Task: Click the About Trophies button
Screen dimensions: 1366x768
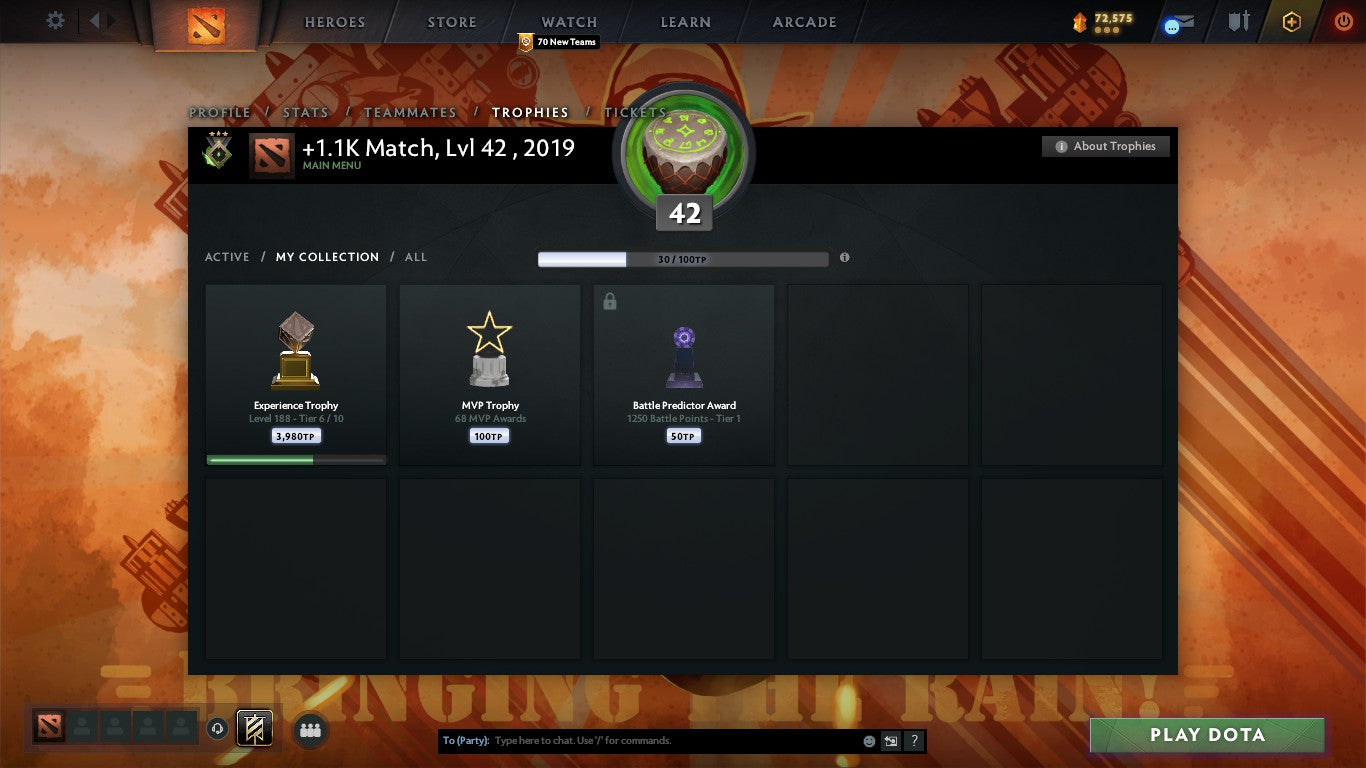Action: (x=1106, y=146)
